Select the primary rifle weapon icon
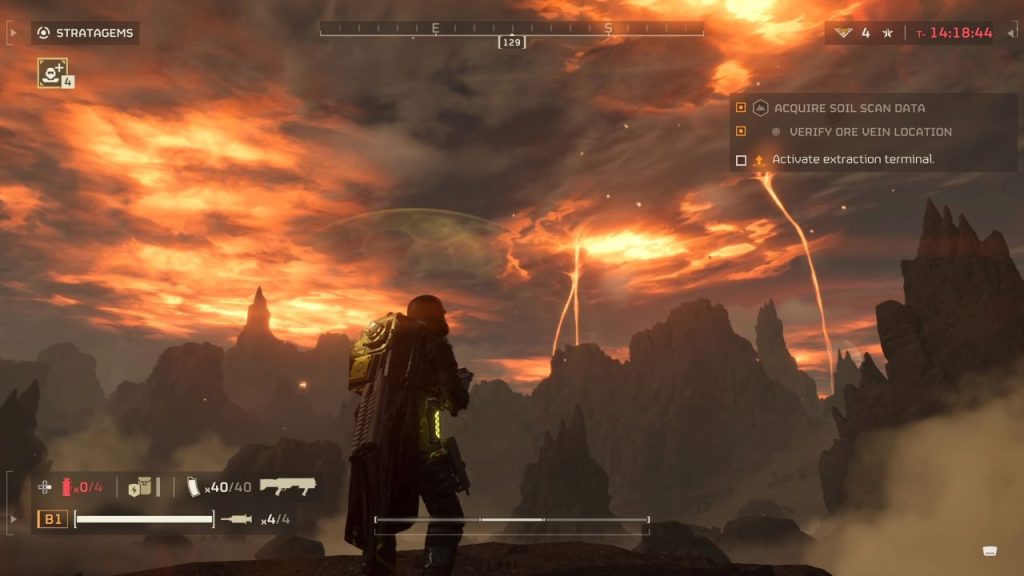The width and height of the screenshot is (1024, 576). coord(288,487)
